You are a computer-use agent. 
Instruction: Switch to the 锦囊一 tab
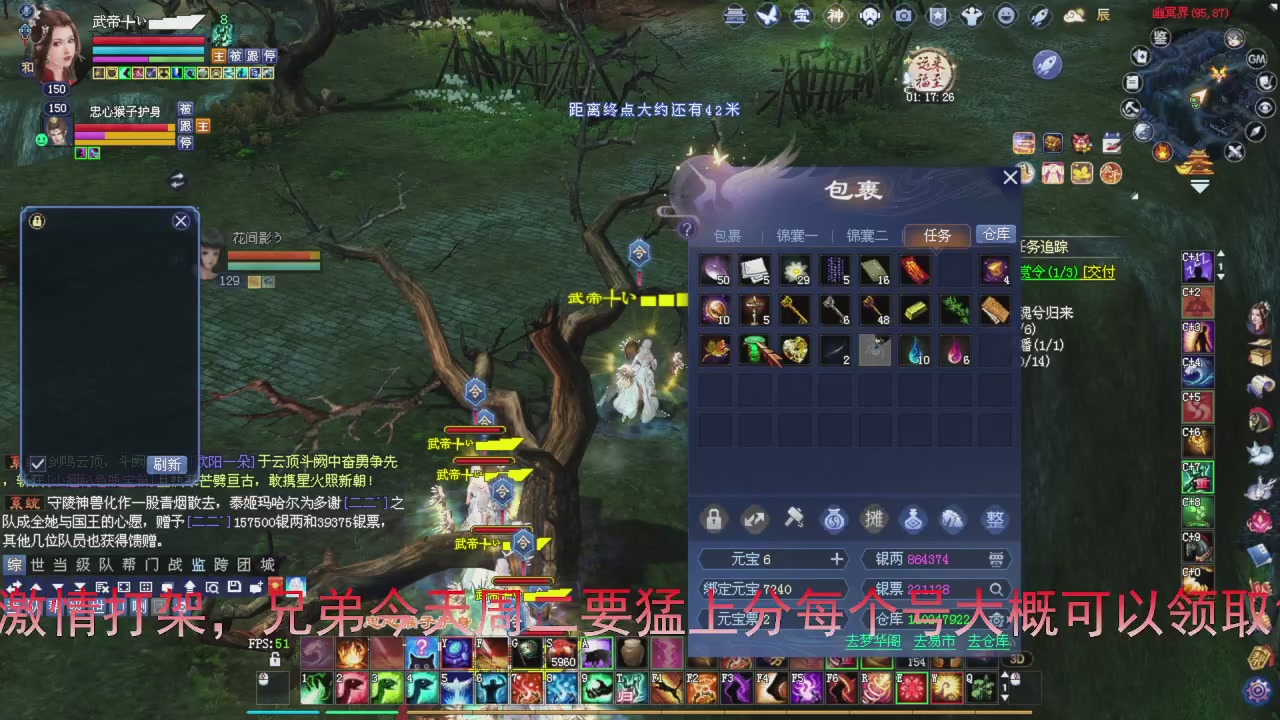click(797, 235)
